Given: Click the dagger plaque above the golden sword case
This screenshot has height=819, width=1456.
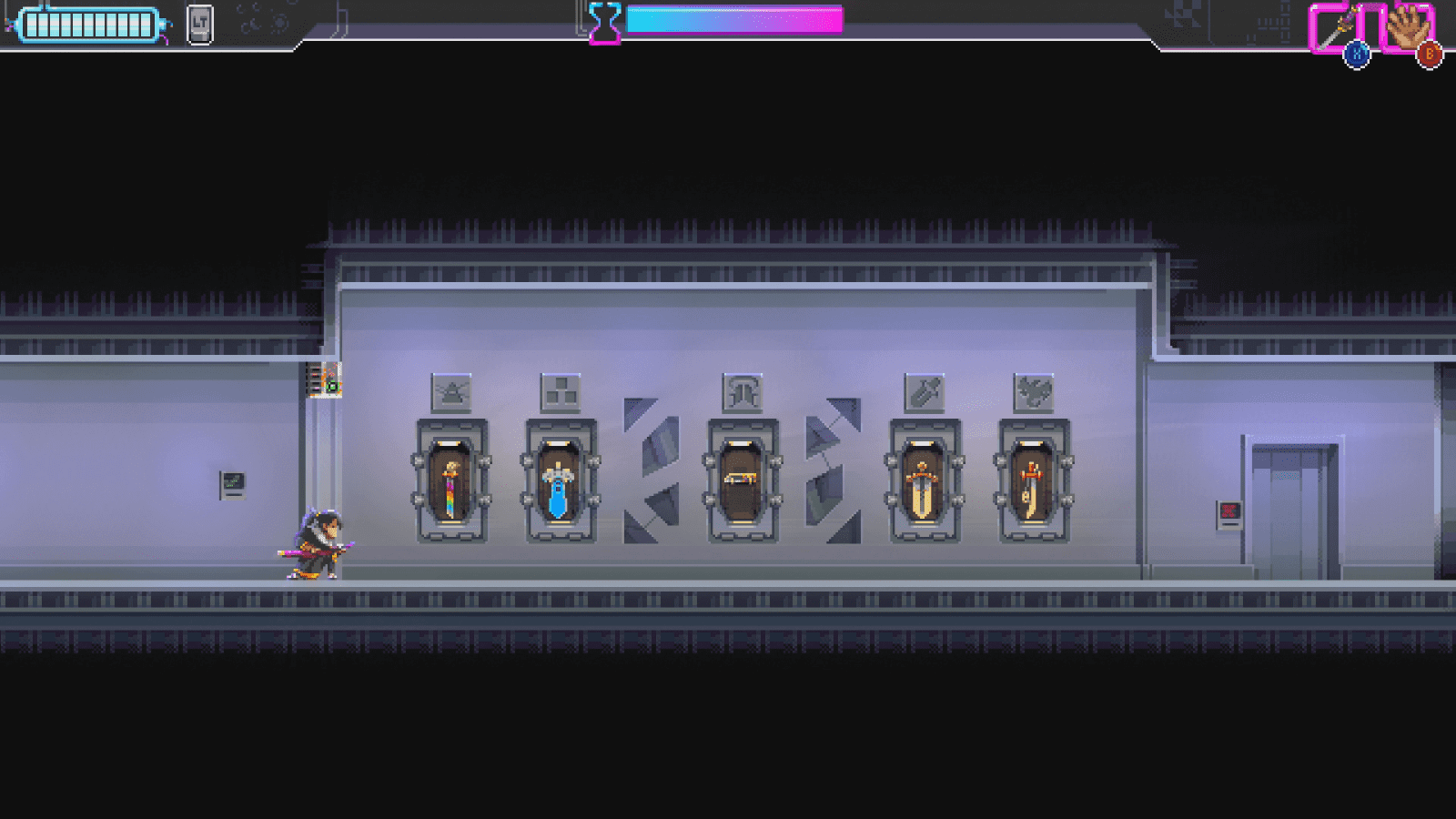Looking at the screenshot, I should pyautogui.click(x=923, y=392).
